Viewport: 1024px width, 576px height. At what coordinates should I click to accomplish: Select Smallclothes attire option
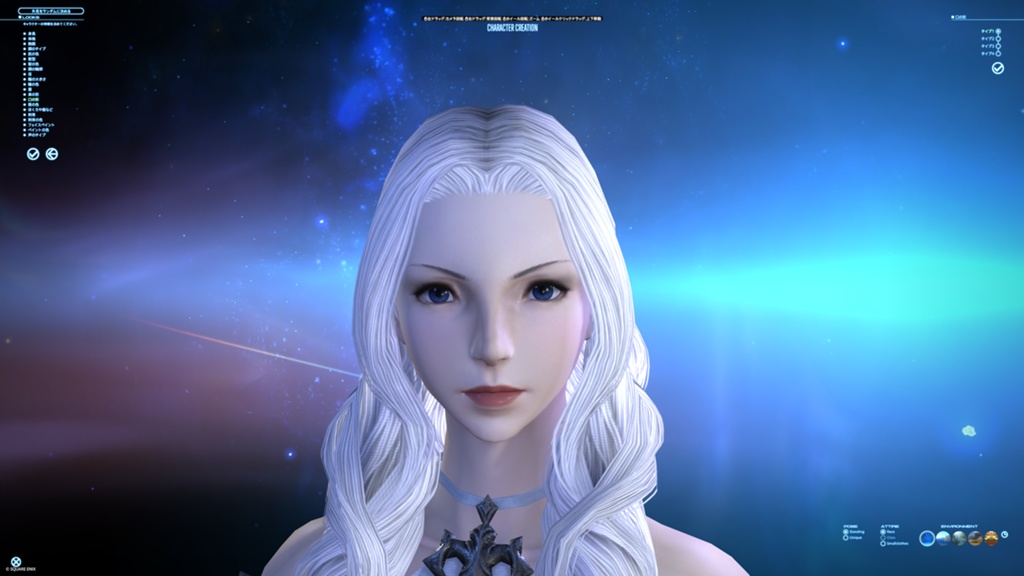(882, 543)
